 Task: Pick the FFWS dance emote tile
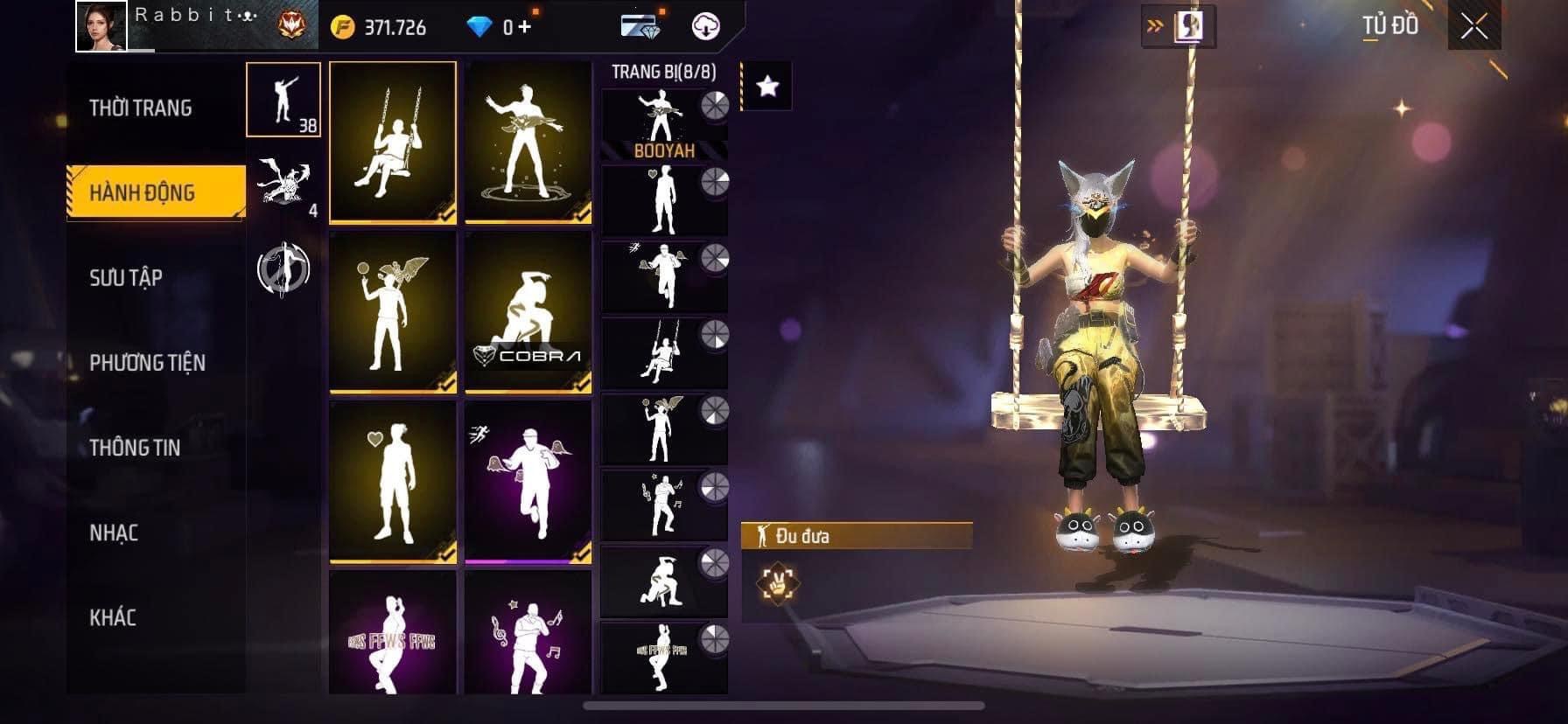click(393, 634)
